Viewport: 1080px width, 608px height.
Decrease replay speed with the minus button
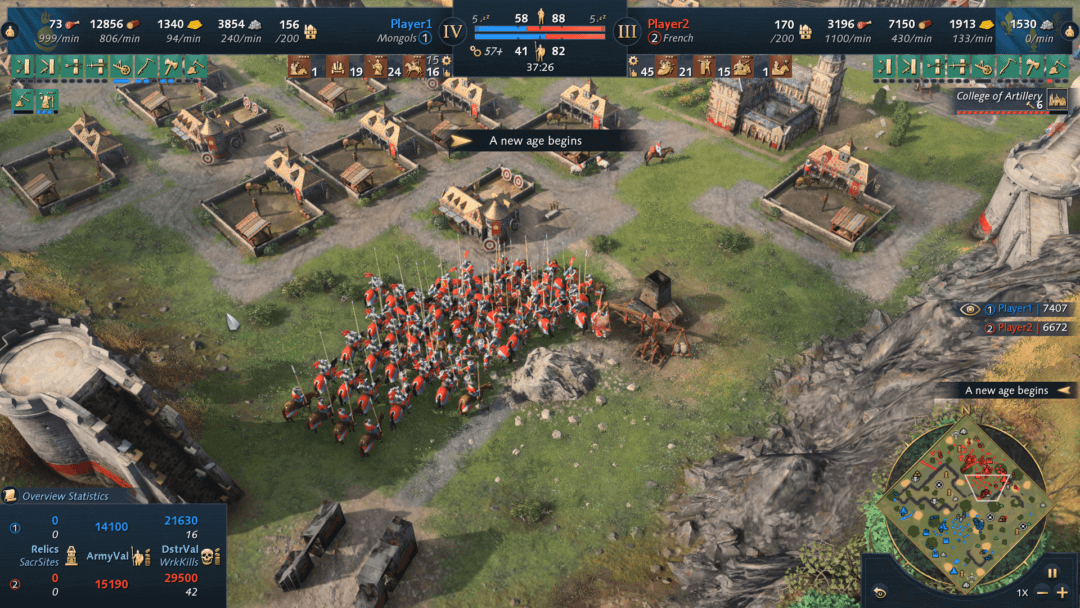click(1042, 592)
